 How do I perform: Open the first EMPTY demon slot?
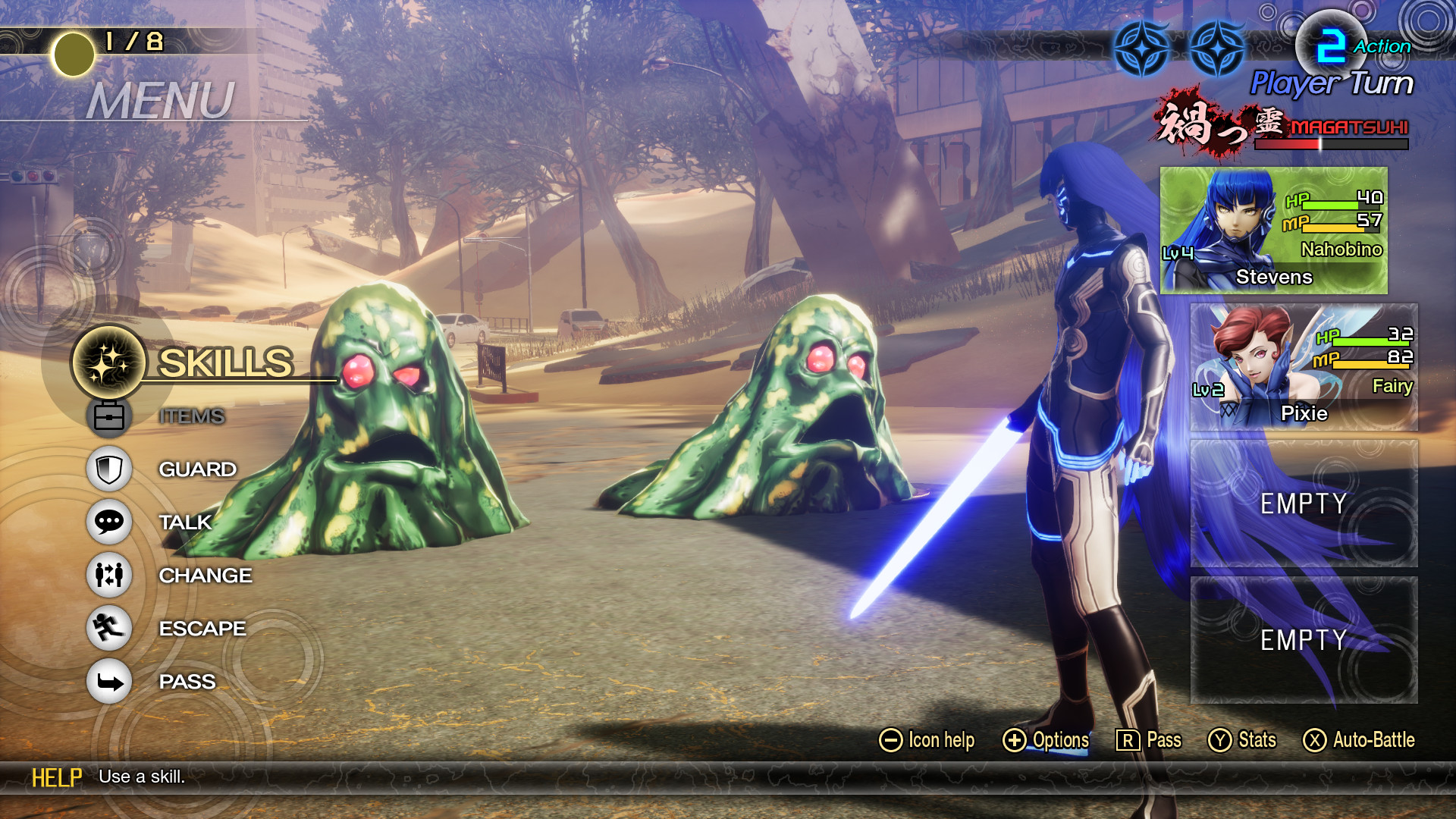tap(1300, 503)
